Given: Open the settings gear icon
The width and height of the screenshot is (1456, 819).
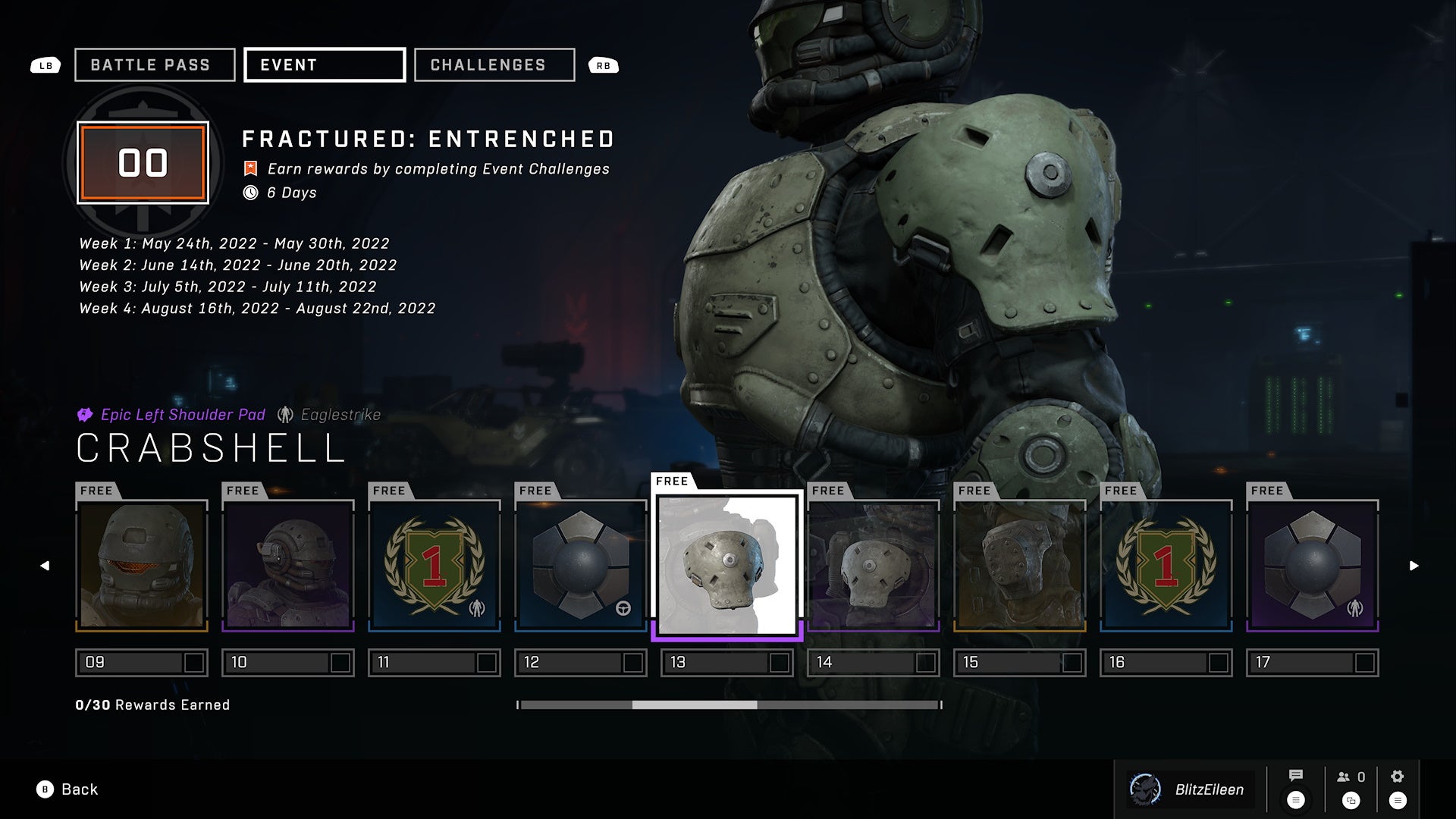Looking at the screenshot, I should (1398, 777).
